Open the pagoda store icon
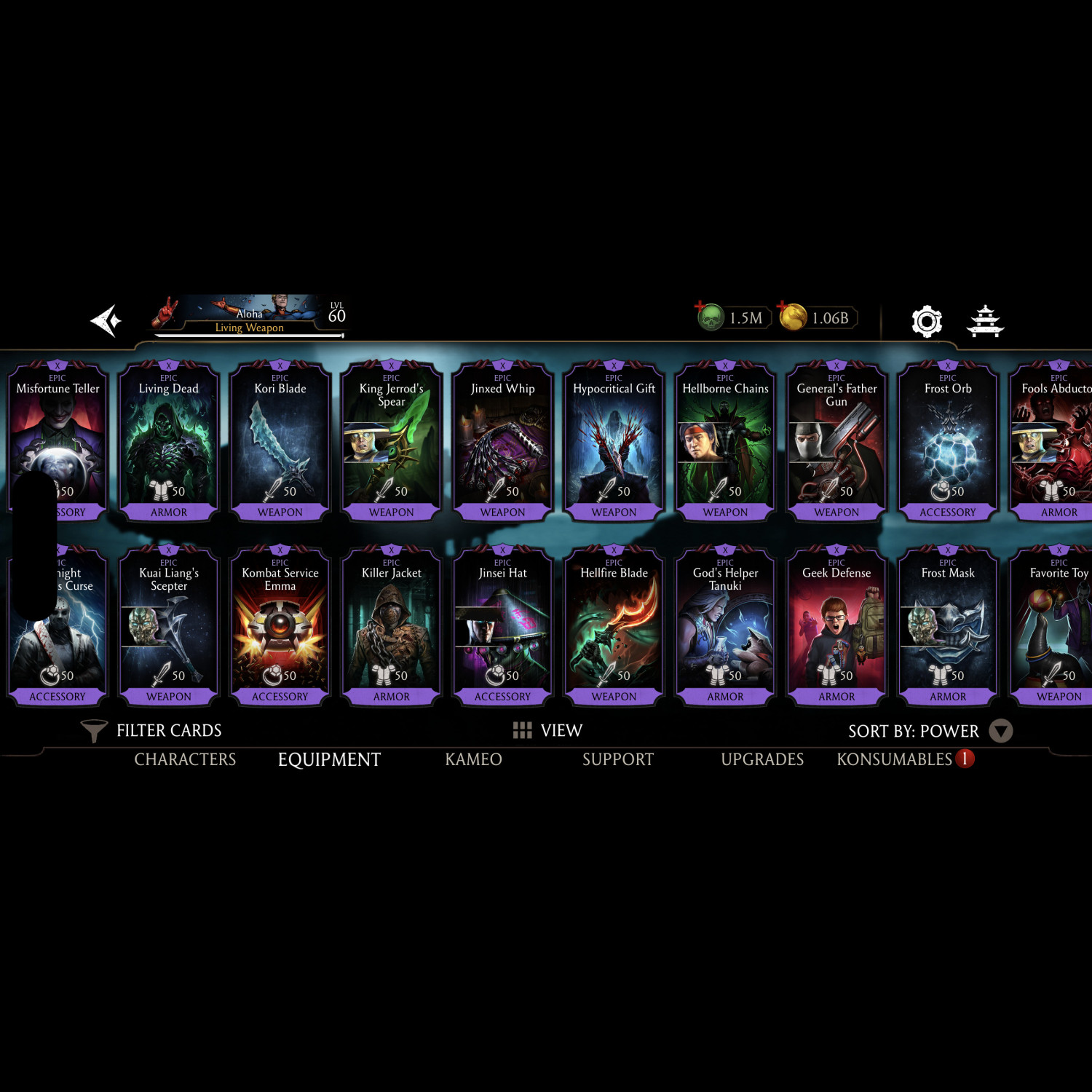Image resolution: width=1092 pixels, height=1092 pixels. tap(985, 321)
